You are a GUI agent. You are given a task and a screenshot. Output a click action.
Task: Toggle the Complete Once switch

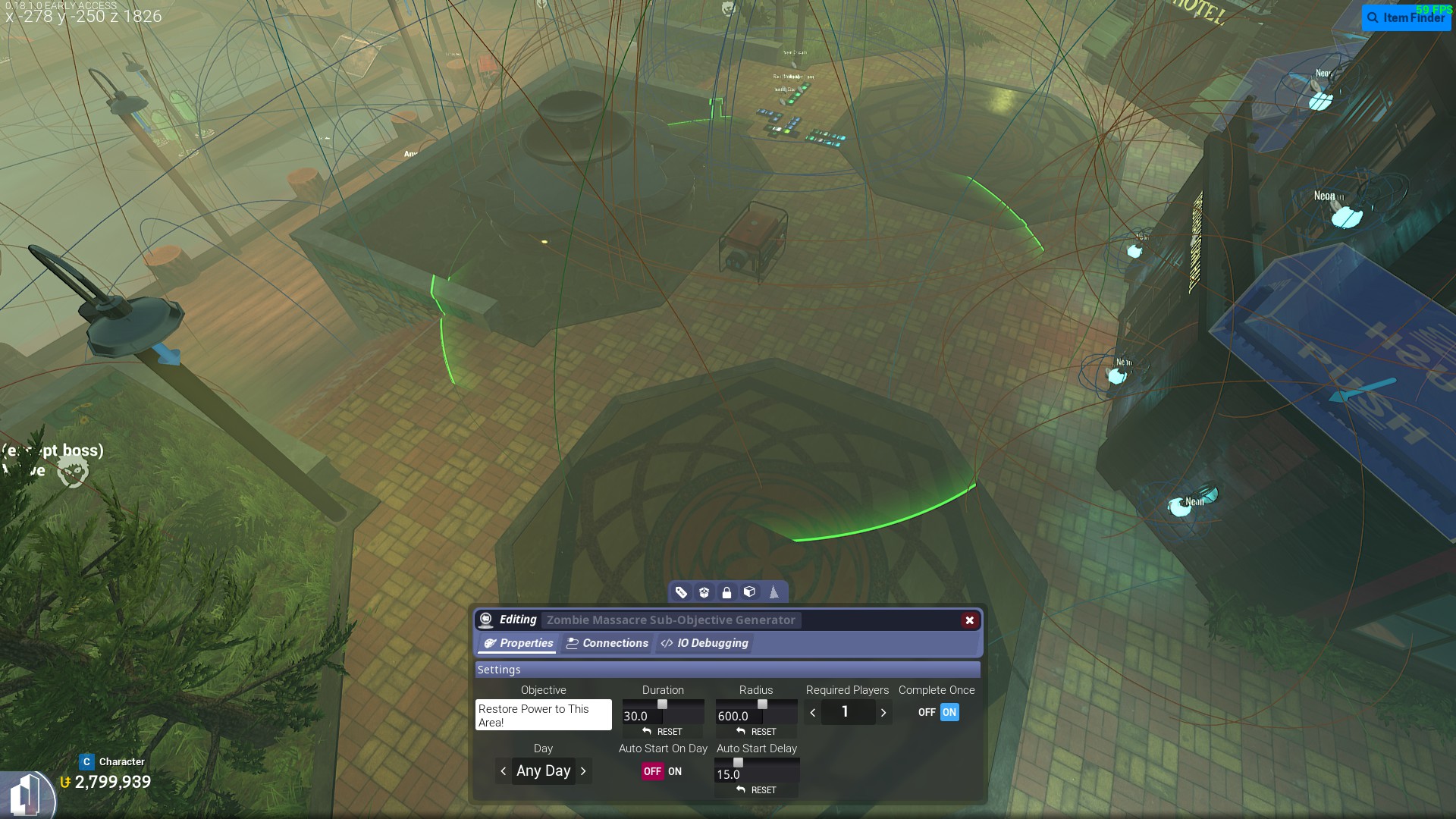pos(939,712)
